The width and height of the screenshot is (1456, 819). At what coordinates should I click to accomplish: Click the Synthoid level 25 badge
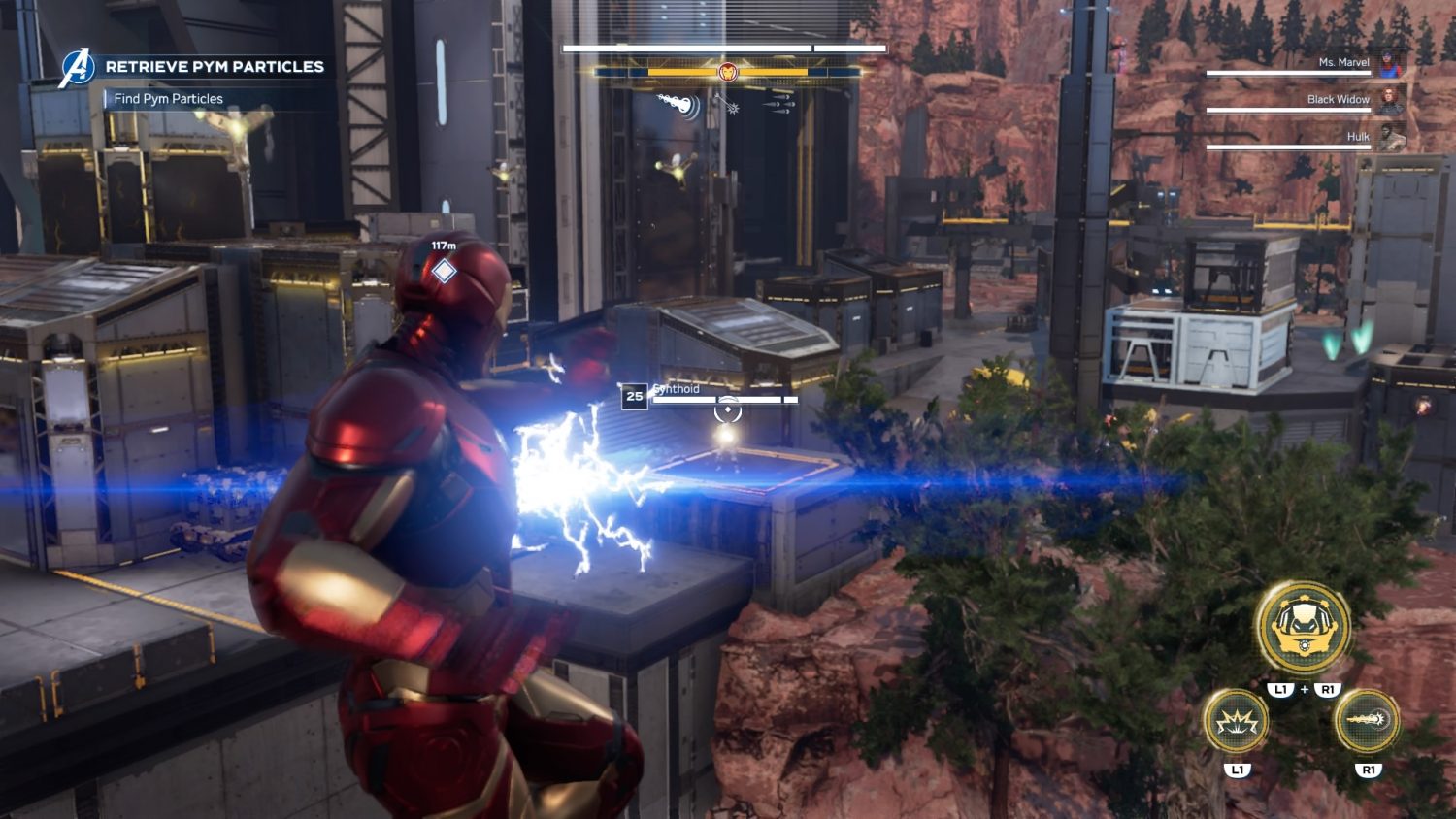click(x=634, y=396)
